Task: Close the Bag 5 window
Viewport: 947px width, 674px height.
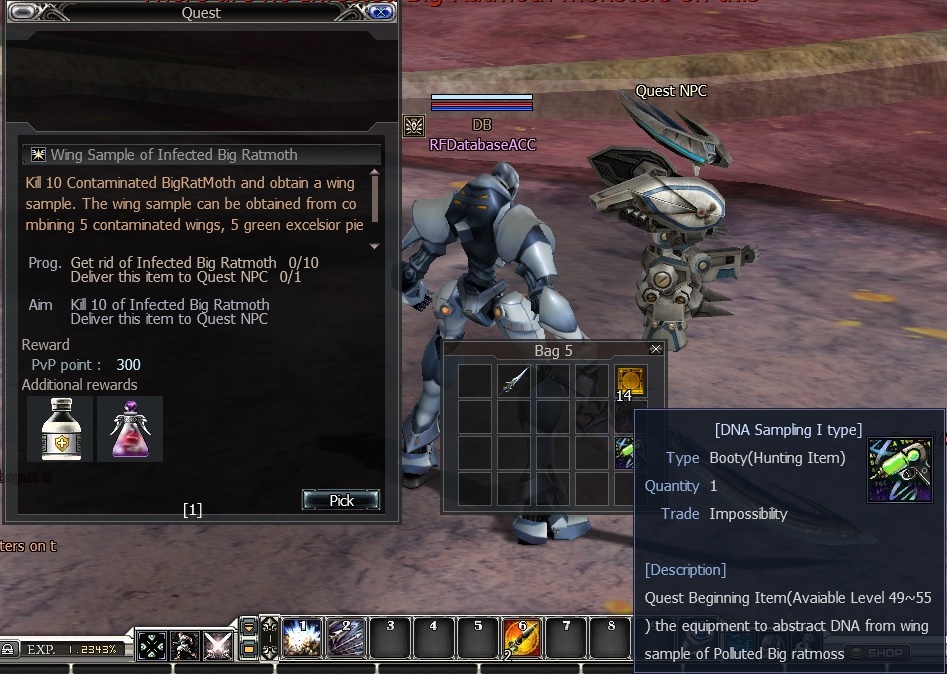Action: tap(656, 349)
